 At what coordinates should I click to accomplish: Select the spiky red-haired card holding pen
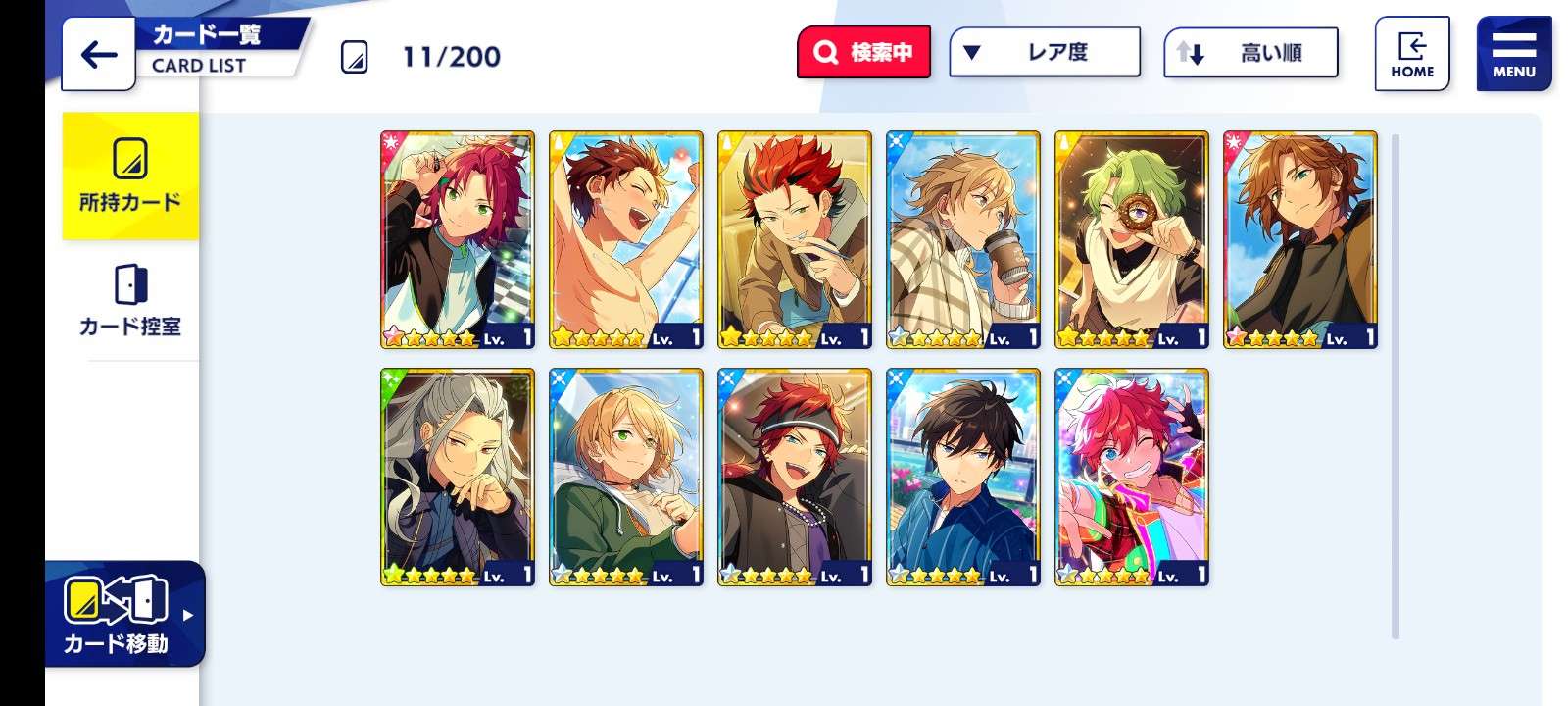coord(795,239)
